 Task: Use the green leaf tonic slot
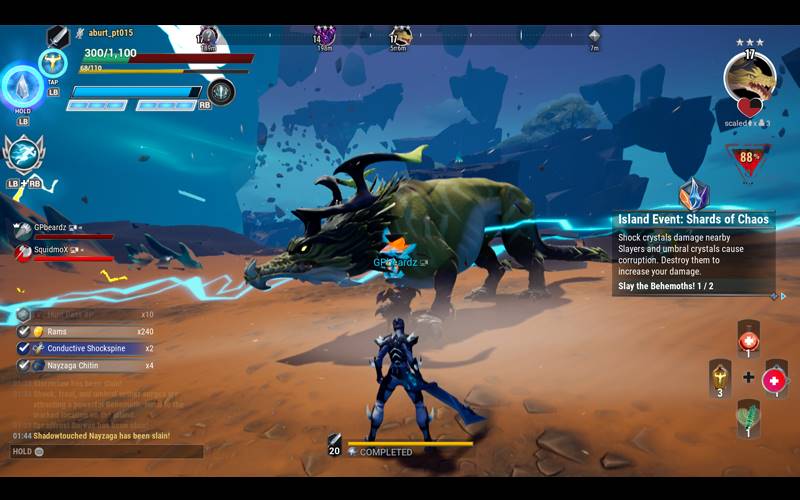pyautogui.click(x=748, y=415)
